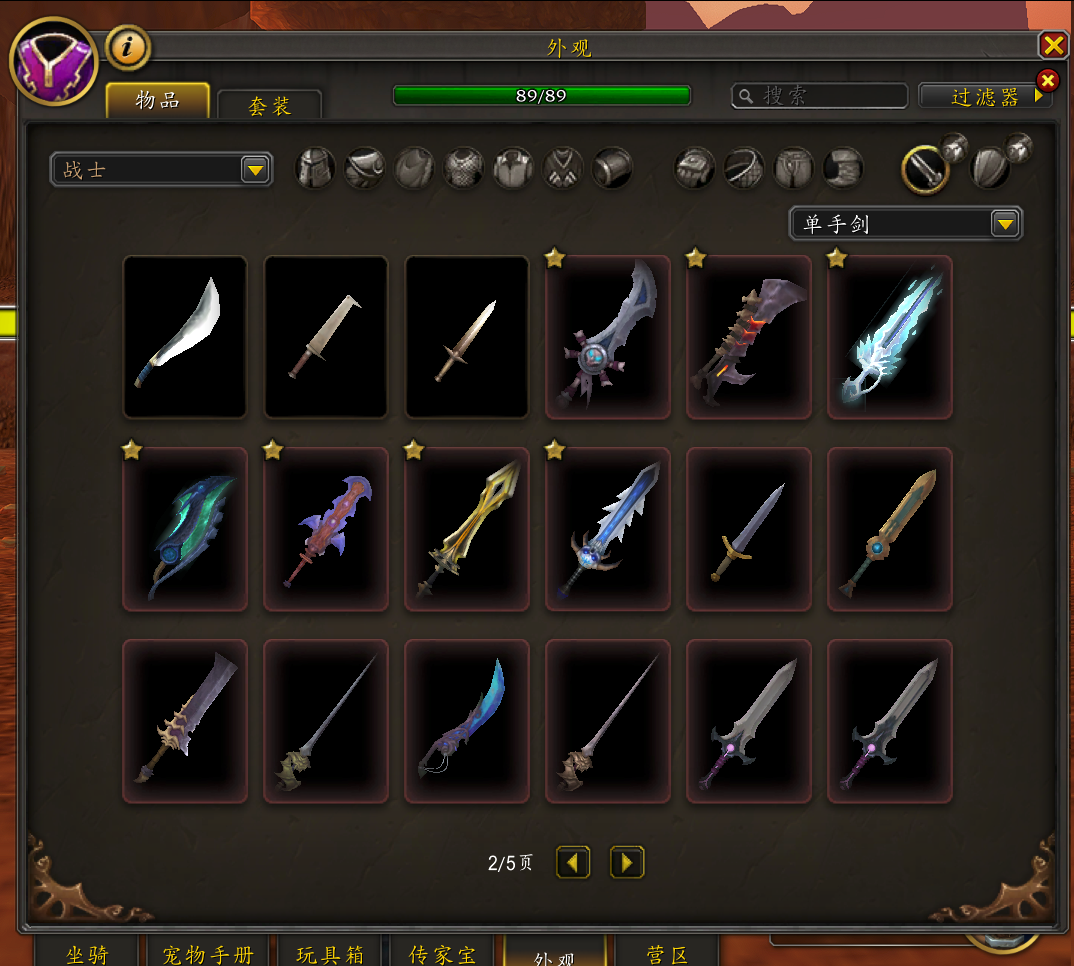1074x966 pixels.
Task: Select the 物品 items tab
Action: click(x=158, y=101)
